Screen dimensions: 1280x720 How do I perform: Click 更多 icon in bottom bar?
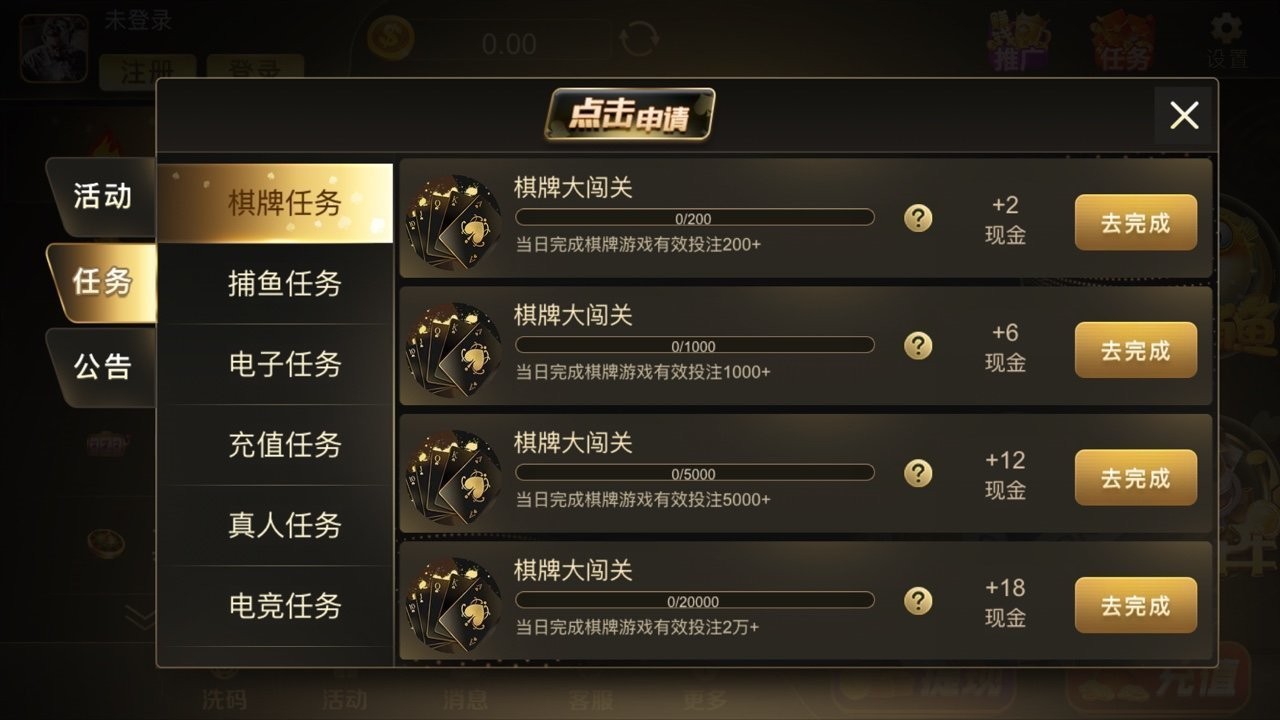pyautogui.click(x=706, y=700)
